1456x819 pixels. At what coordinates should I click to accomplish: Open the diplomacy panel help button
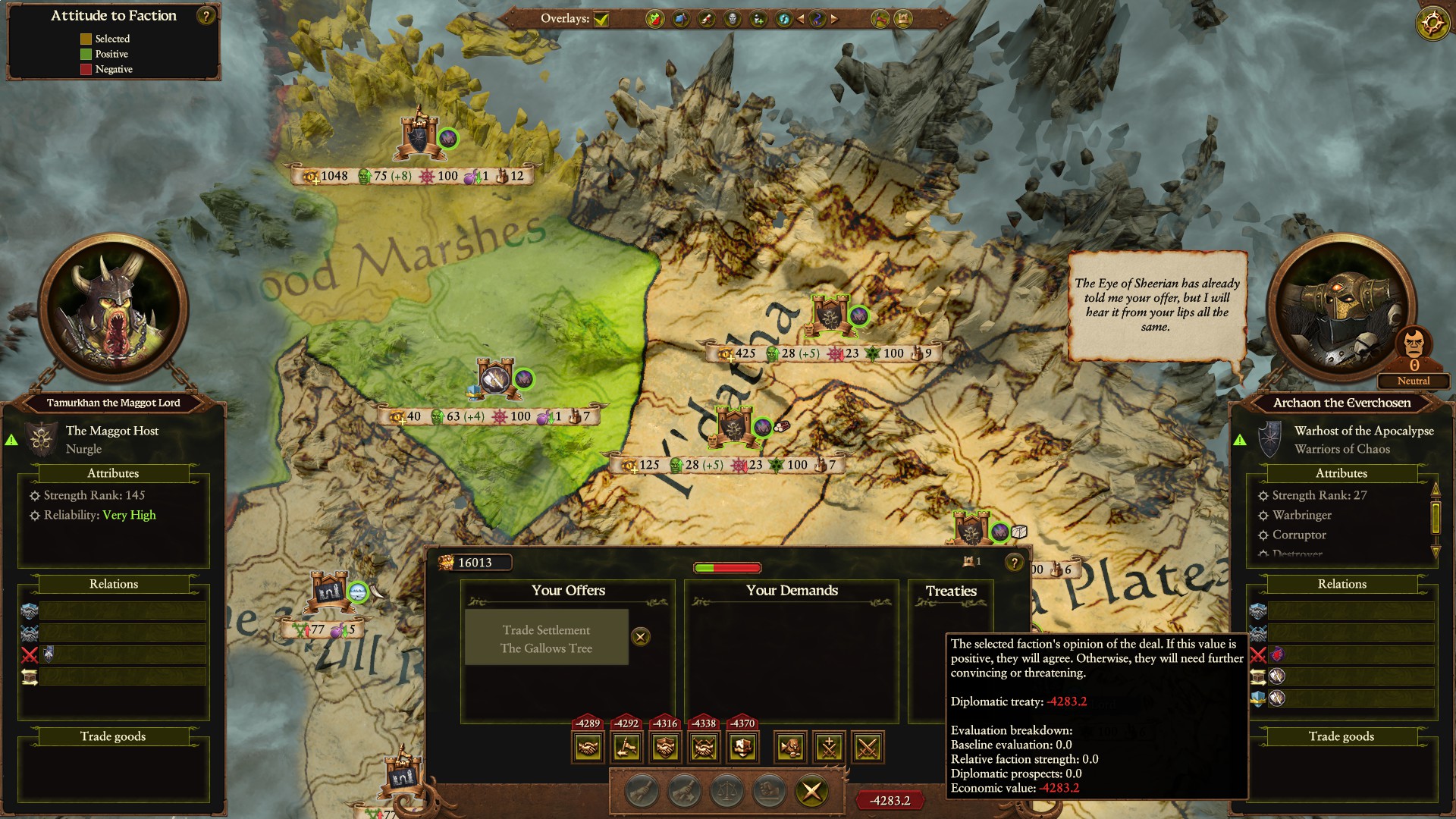1014,563
